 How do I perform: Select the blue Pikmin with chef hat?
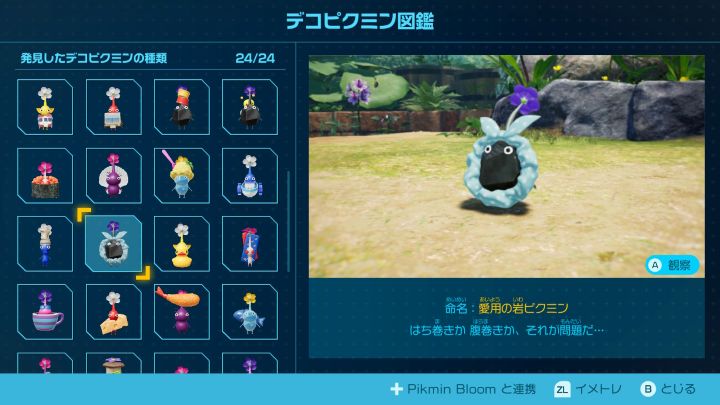coord(45,244)
